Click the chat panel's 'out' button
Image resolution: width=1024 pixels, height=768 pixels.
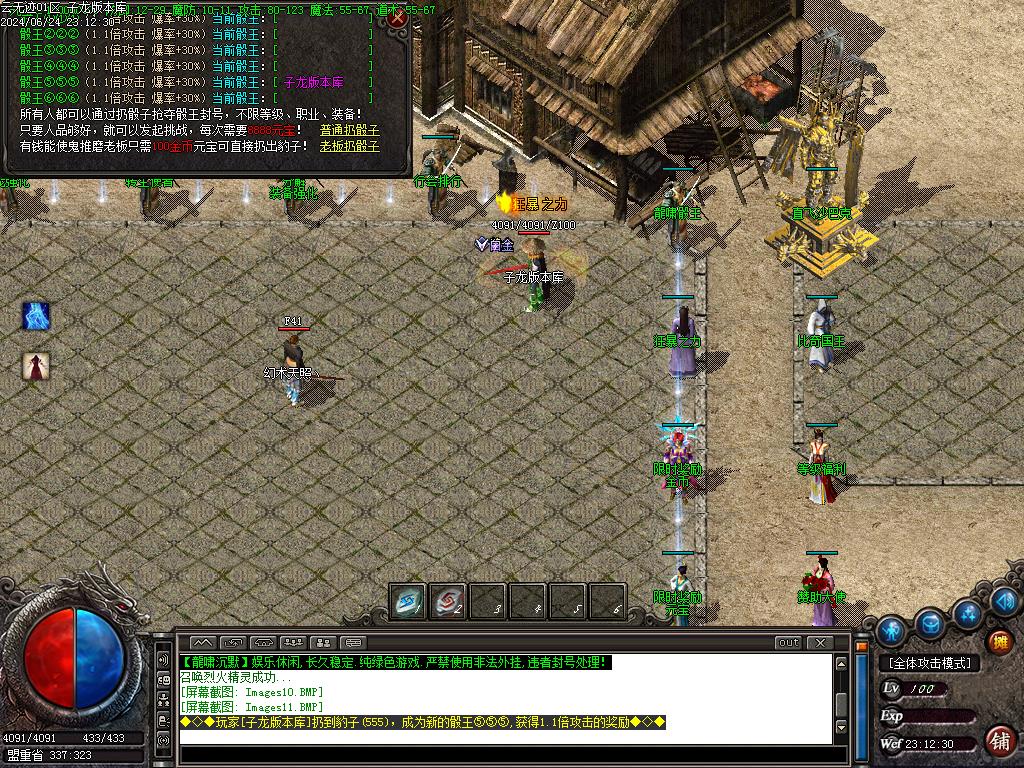[788, 643]
